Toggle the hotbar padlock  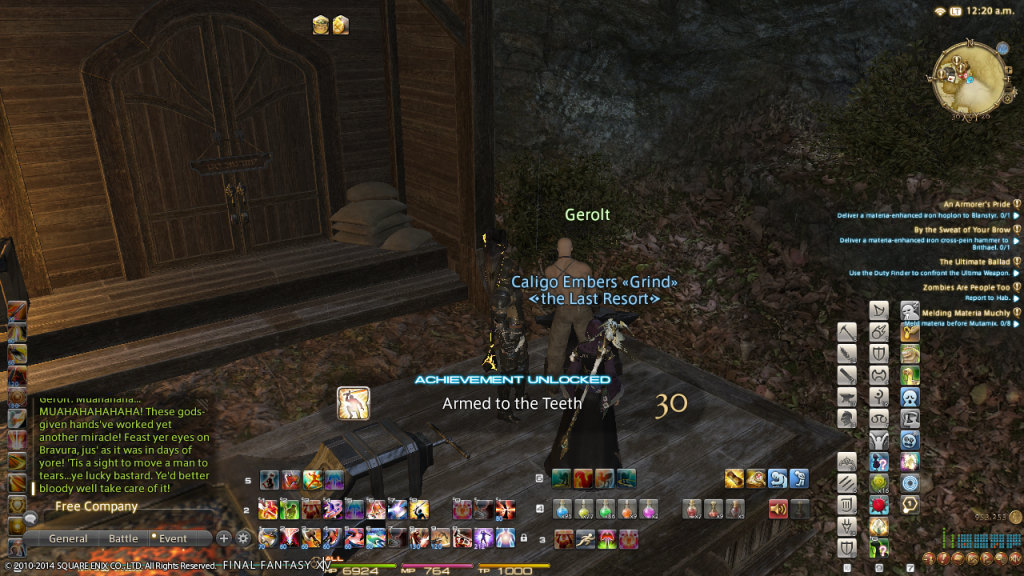[524, 539]
